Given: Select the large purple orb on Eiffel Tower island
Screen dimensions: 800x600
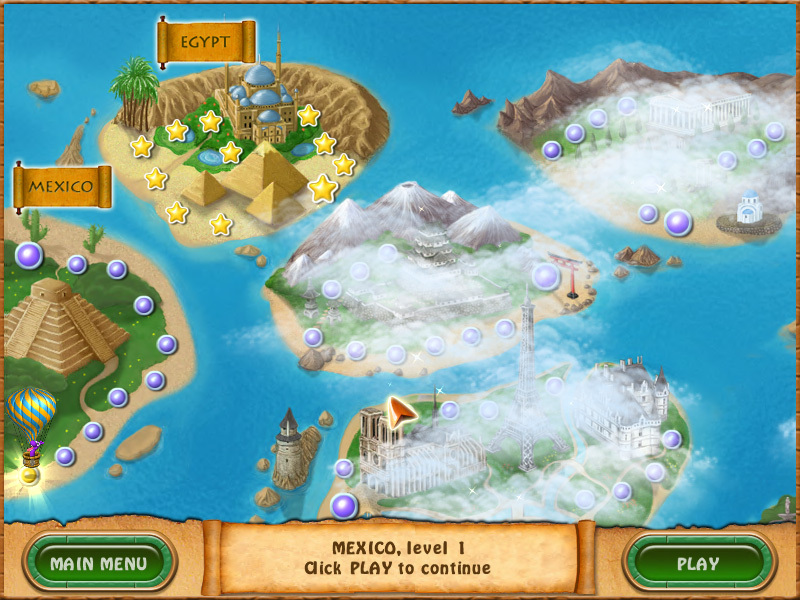Looking at the screenshot, I should (344, 506).
